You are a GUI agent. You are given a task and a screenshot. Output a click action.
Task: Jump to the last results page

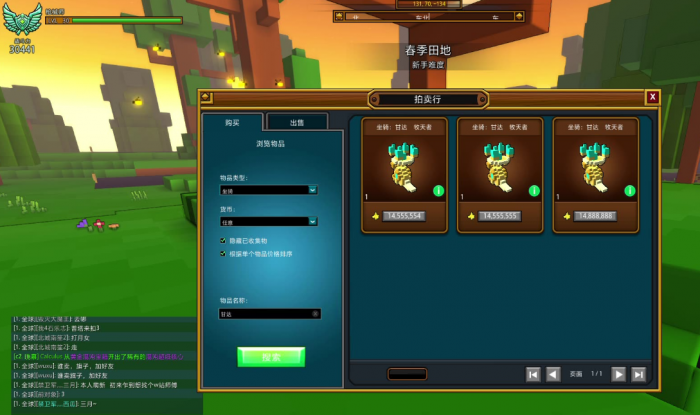click(638, 374)
